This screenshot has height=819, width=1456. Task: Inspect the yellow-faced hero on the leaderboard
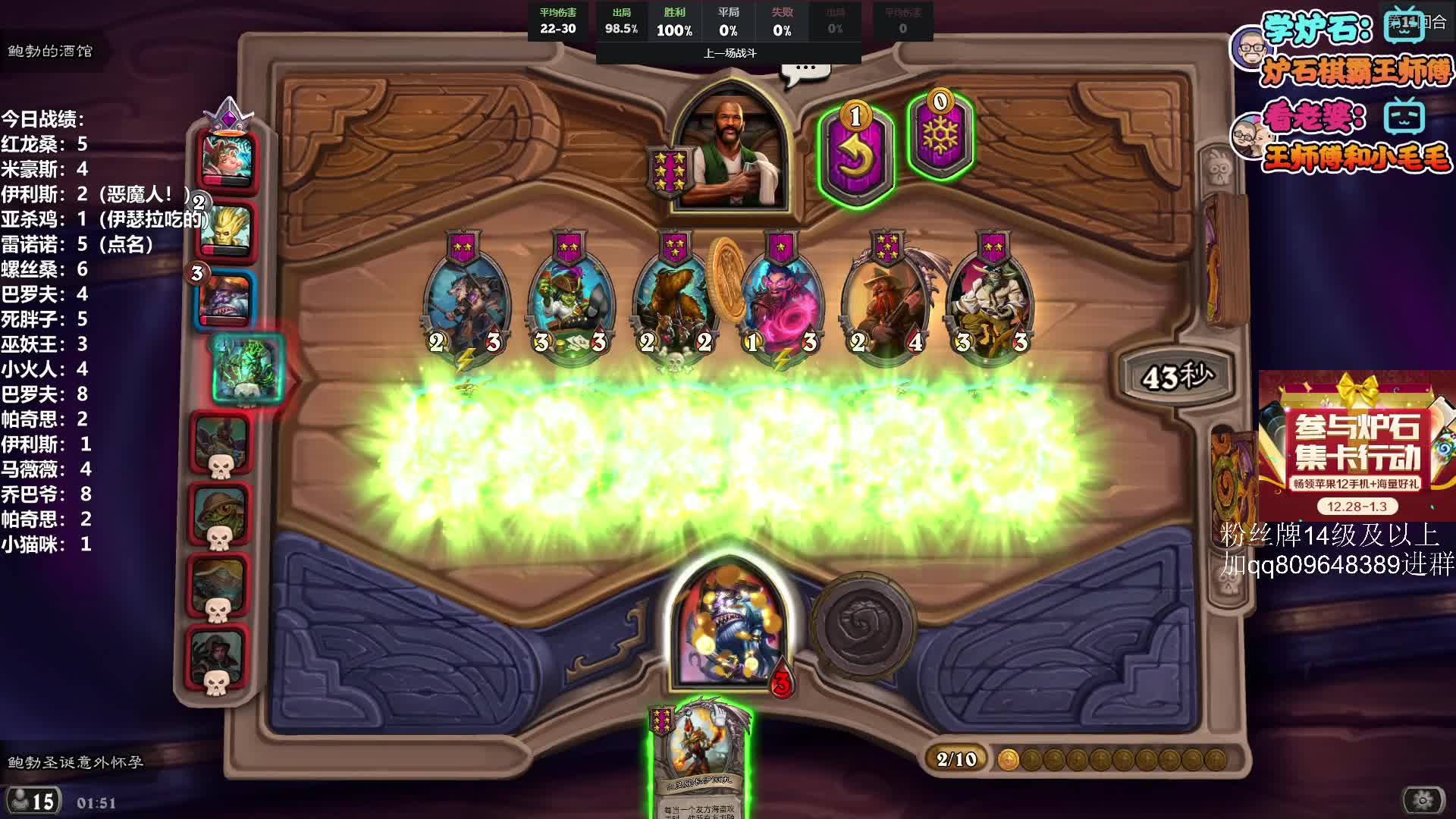click(225, 229)
